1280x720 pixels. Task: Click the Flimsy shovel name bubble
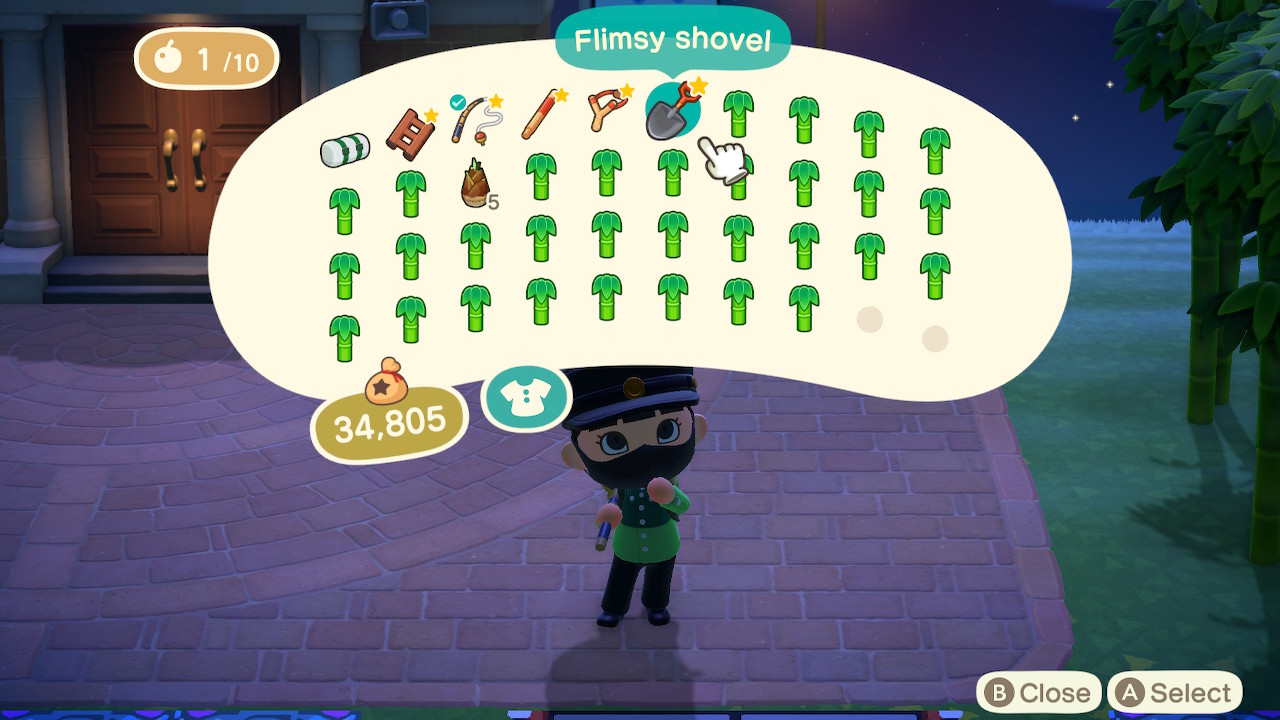click(x=672, y=38)
